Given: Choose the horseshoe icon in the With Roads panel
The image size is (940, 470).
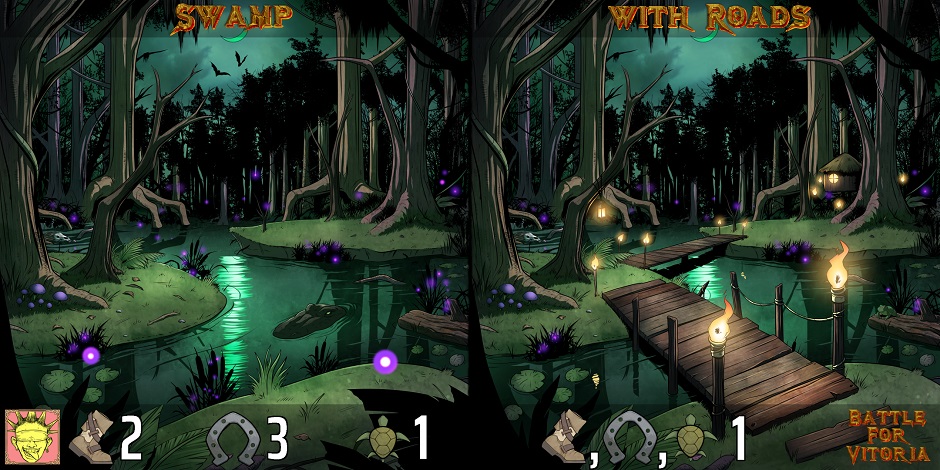Looking at the screenshot, I should point(632,437).
